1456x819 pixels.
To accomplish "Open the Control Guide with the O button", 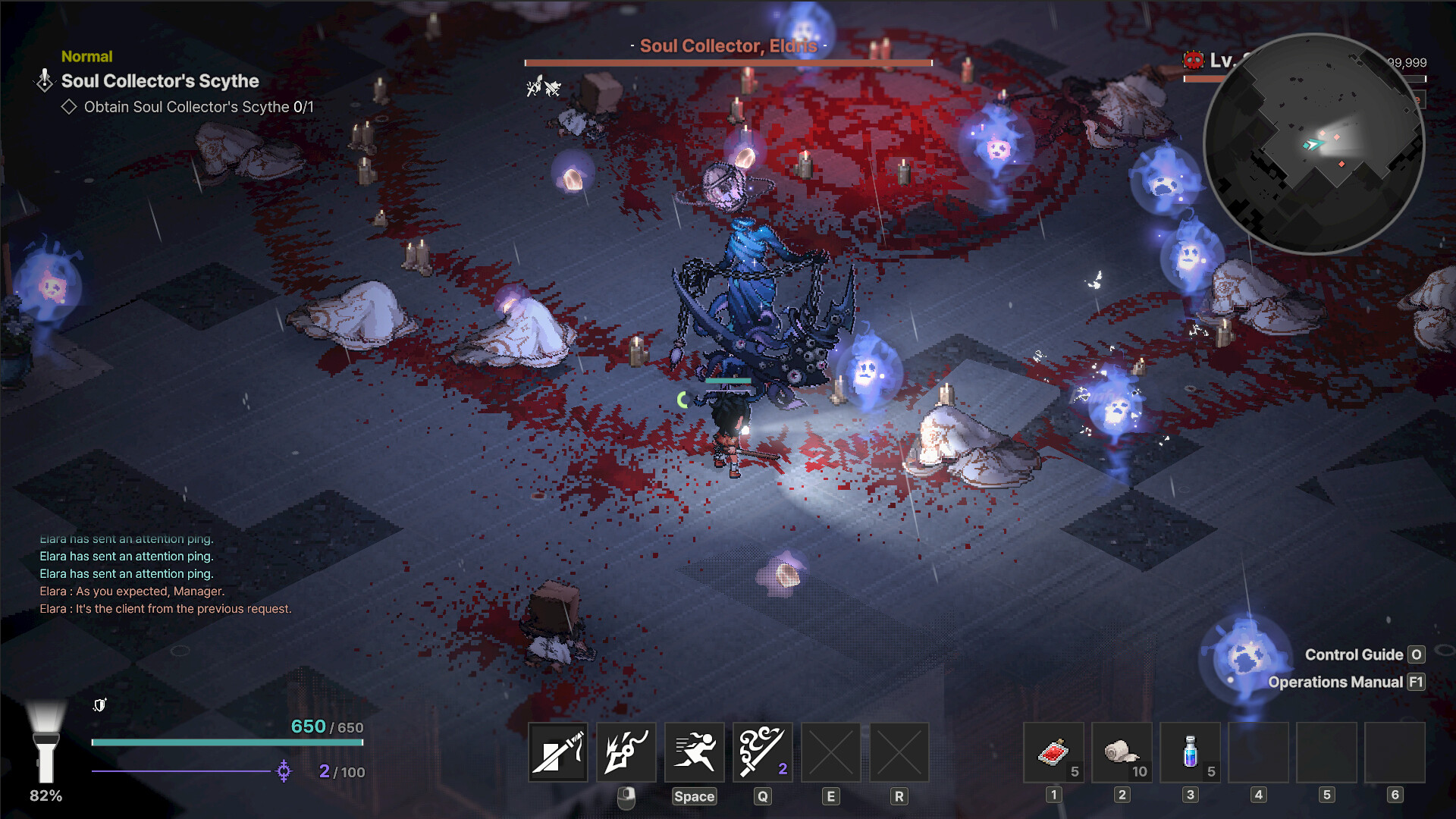I will tap(1415, 654).
